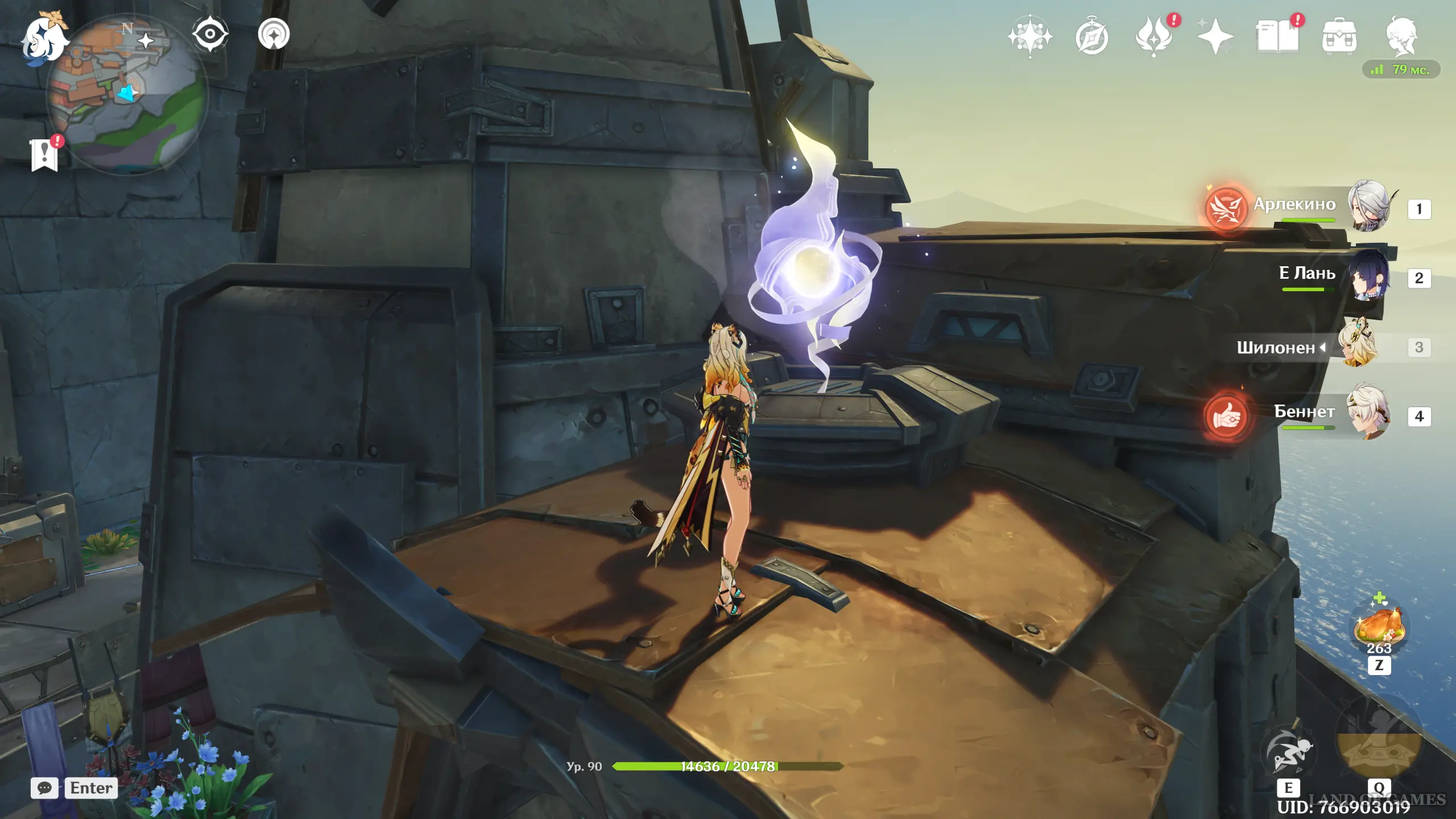Toggle elemental sight eye icon
The height and width of the screenshot is (819, 1456).
click(210, 34)
